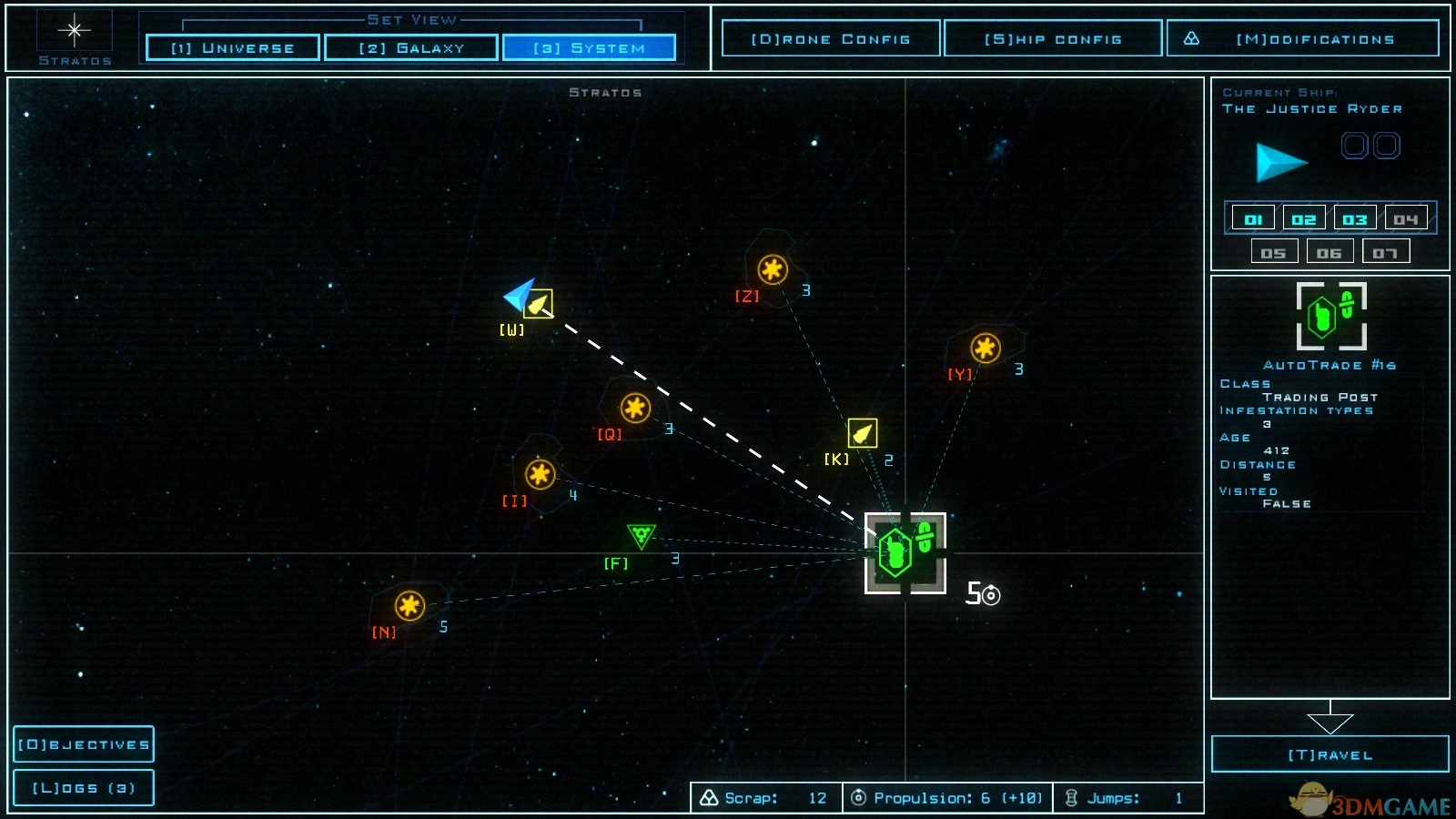Choose ship slot 04
The height and width of the screenshot is (819, 1456).
pyautogui.click(x=1406, y=219)
